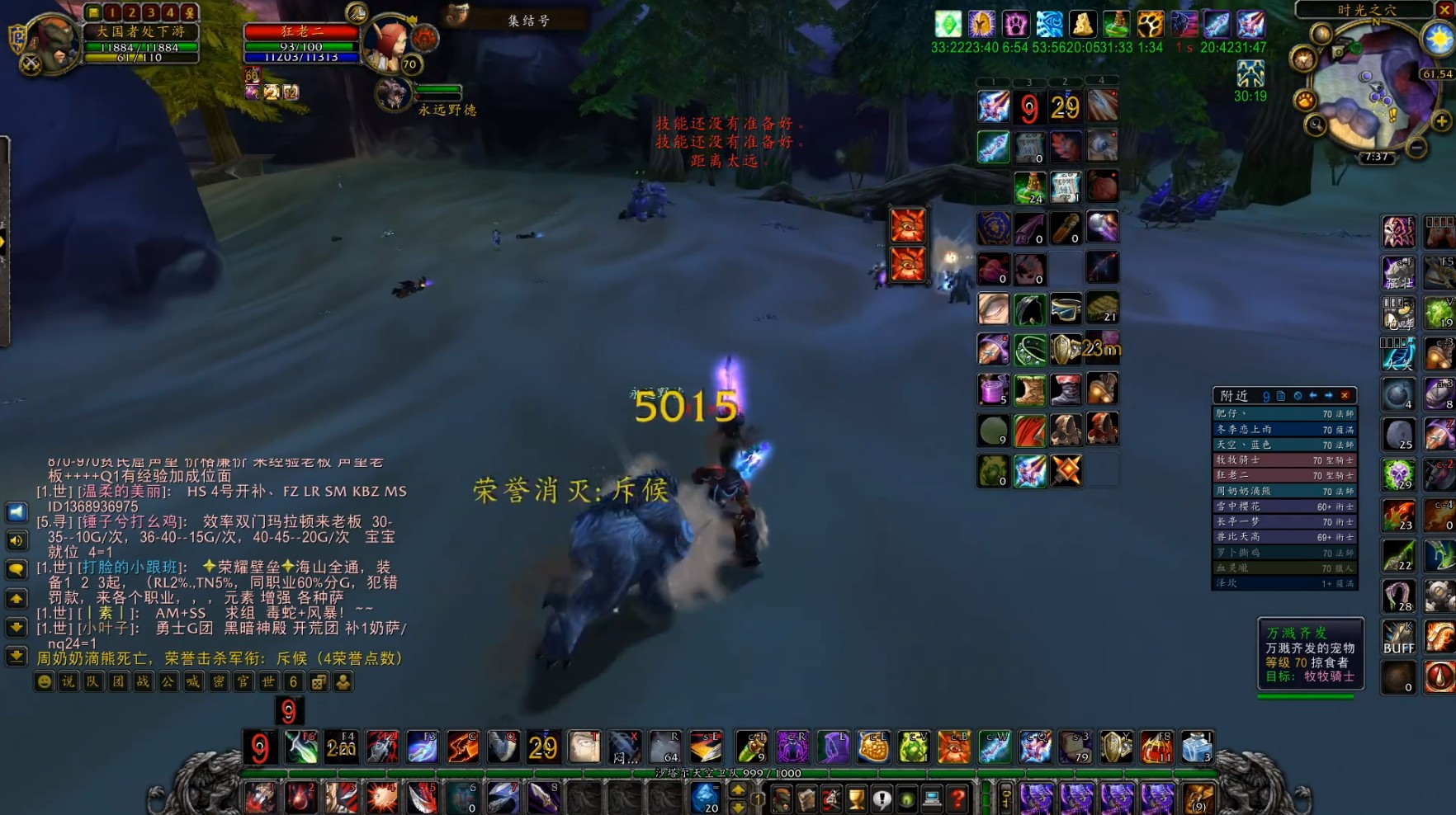This screenshot has width=1456, height=815.
Task: Click the block icon in the 附近 panel header
Action: 1299,396
